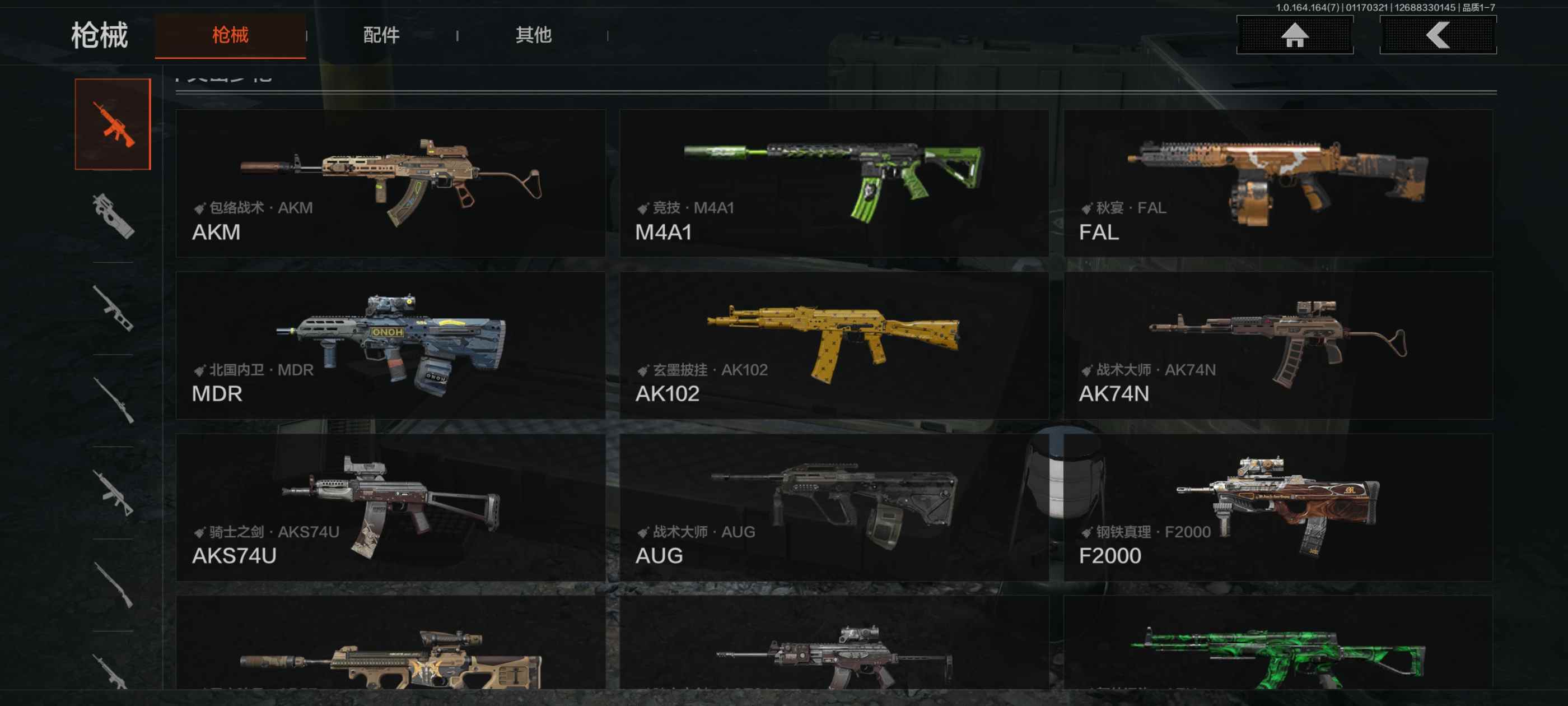Pick the FAL weapon card
1568x706 pixels.
[x=1278, y=183]
